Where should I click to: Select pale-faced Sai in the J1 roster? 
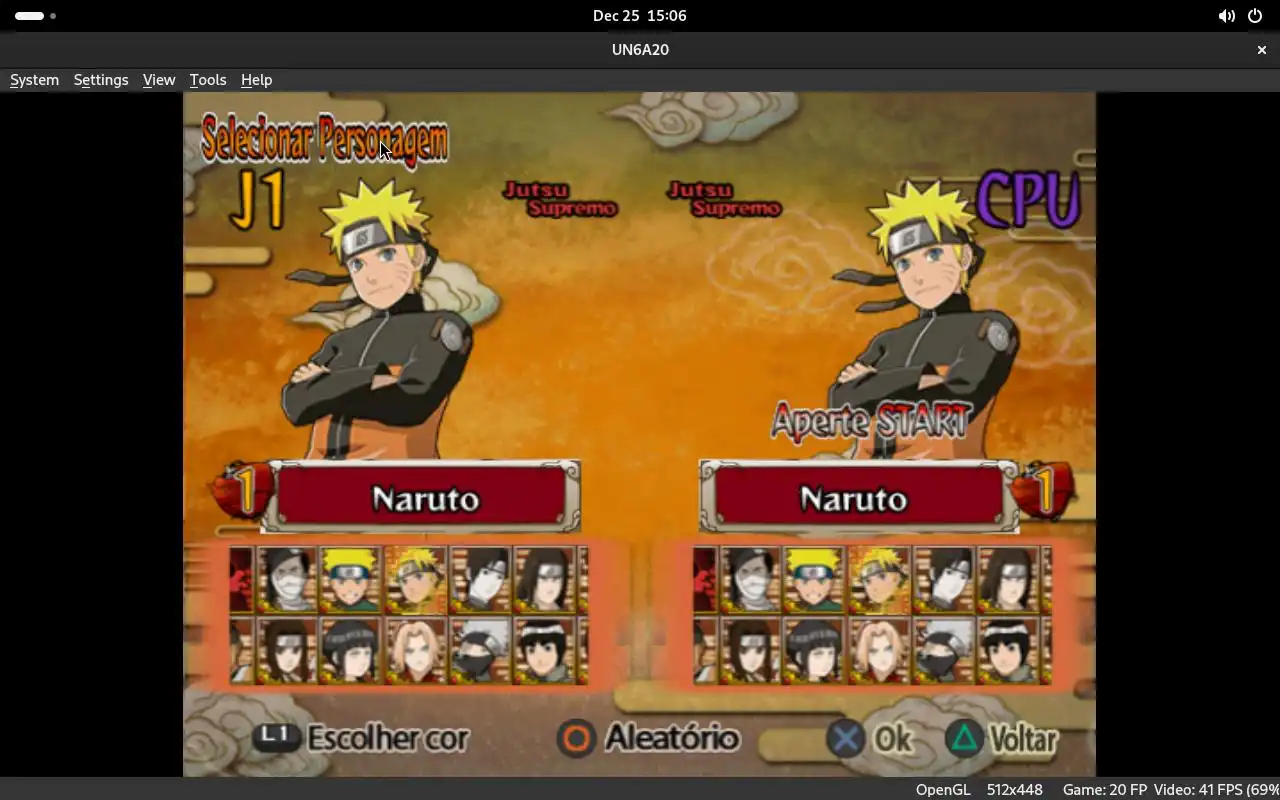480,580
